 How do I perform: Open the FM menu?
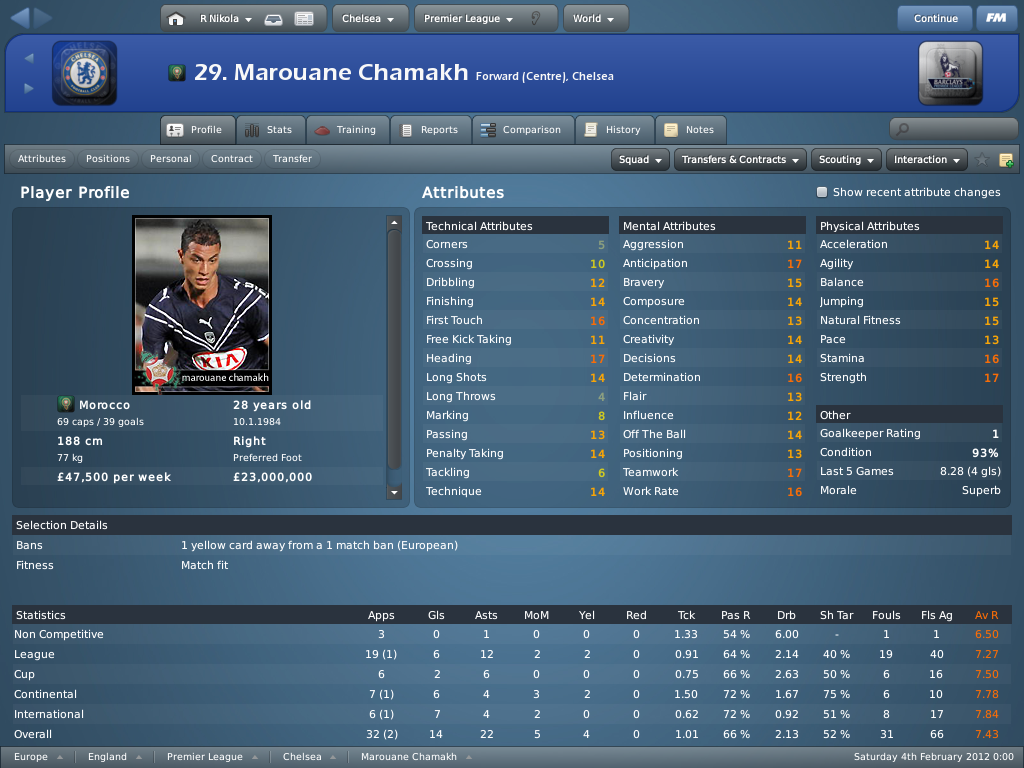click(995, 18)
